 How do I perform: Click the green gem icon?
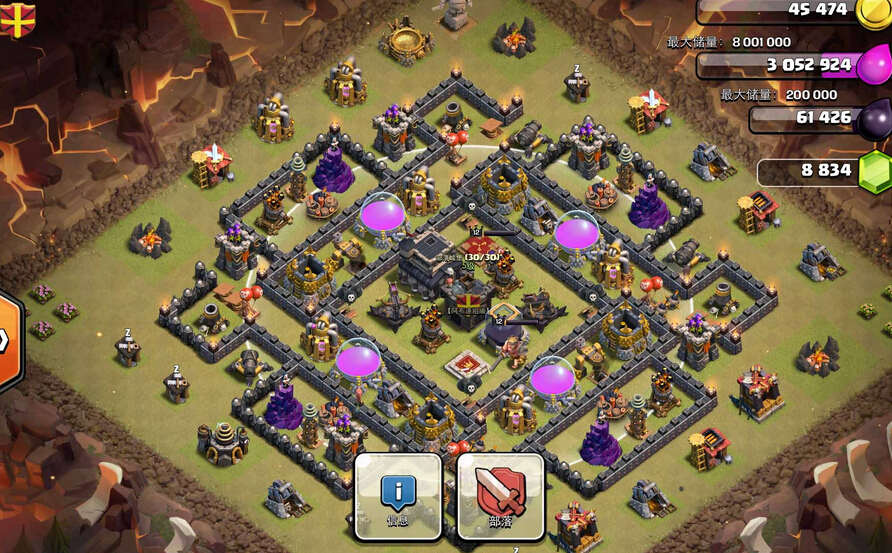(875, 172)
